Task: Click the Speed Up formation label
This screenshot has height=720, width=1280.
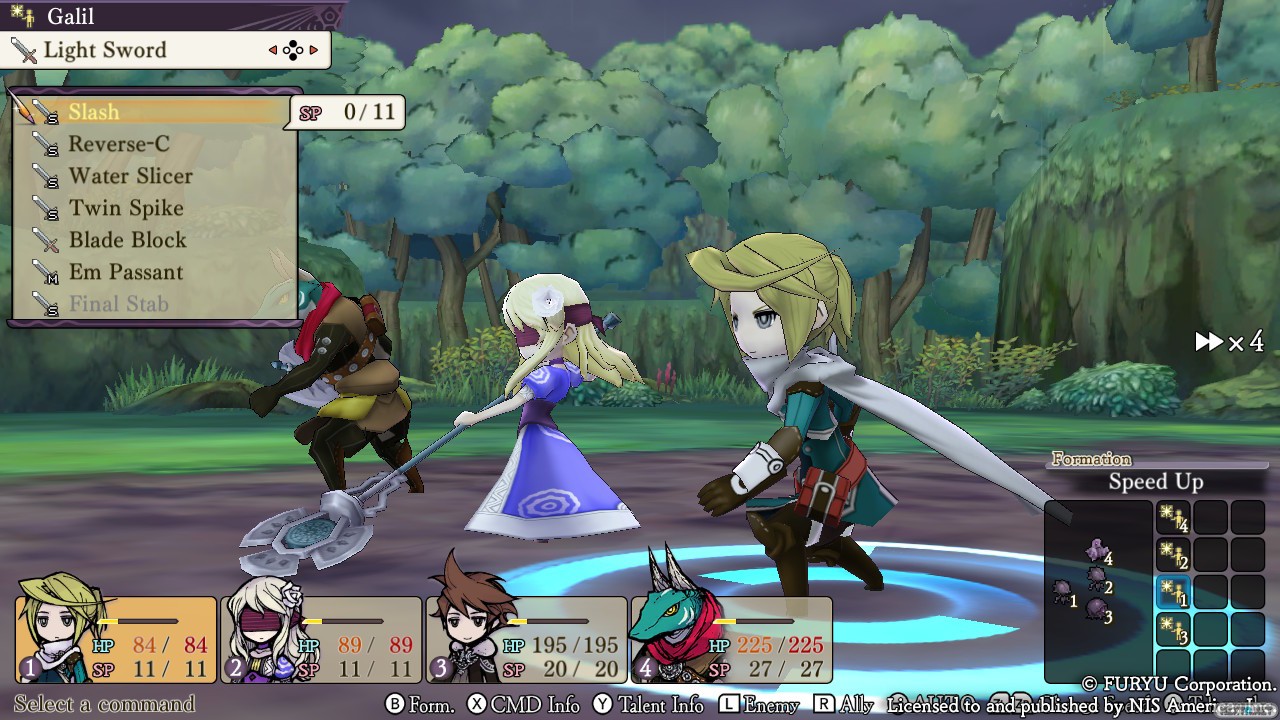Action: tap(1155, 482)
